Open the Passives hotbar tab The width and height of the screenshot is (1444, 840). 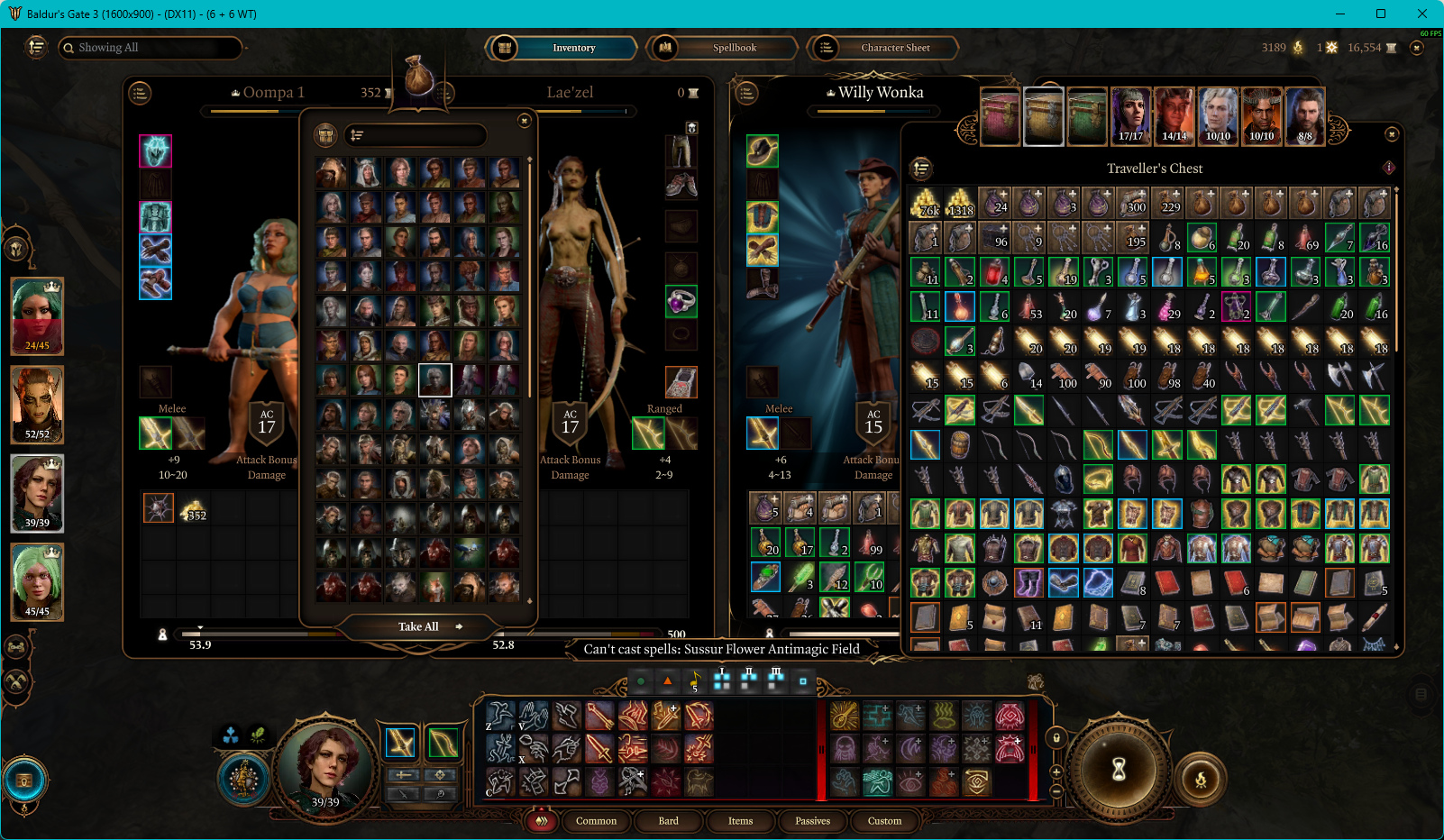click(812, 821)
